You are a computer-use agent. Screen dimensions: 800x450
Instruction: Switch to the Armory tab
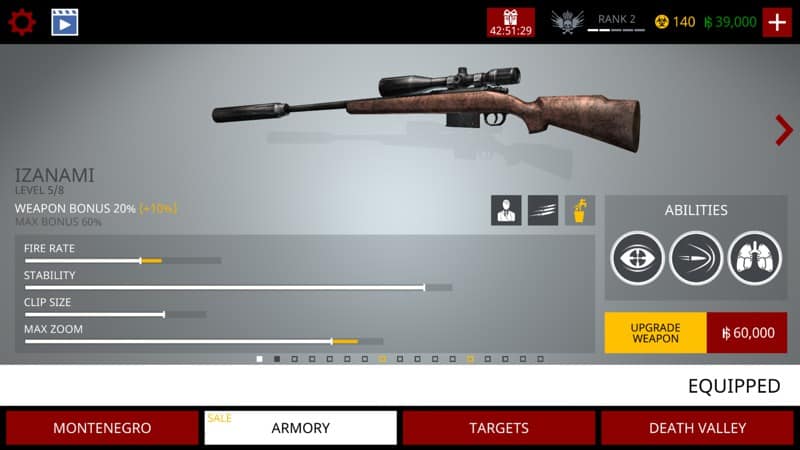pyautogui.click(x=300, y=428)
